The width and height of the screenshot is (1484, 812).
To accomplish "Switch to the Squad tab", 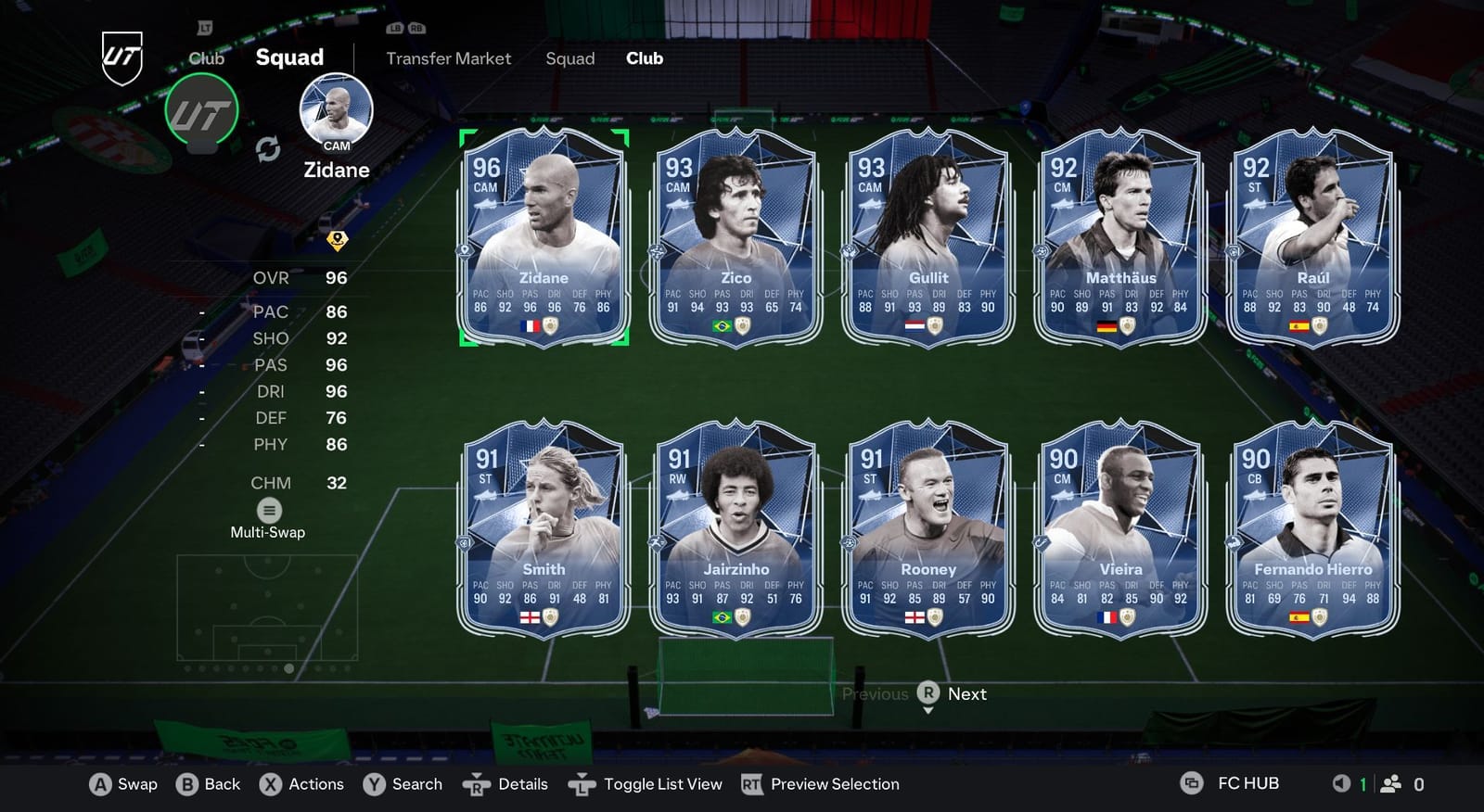I will point(570,58).
